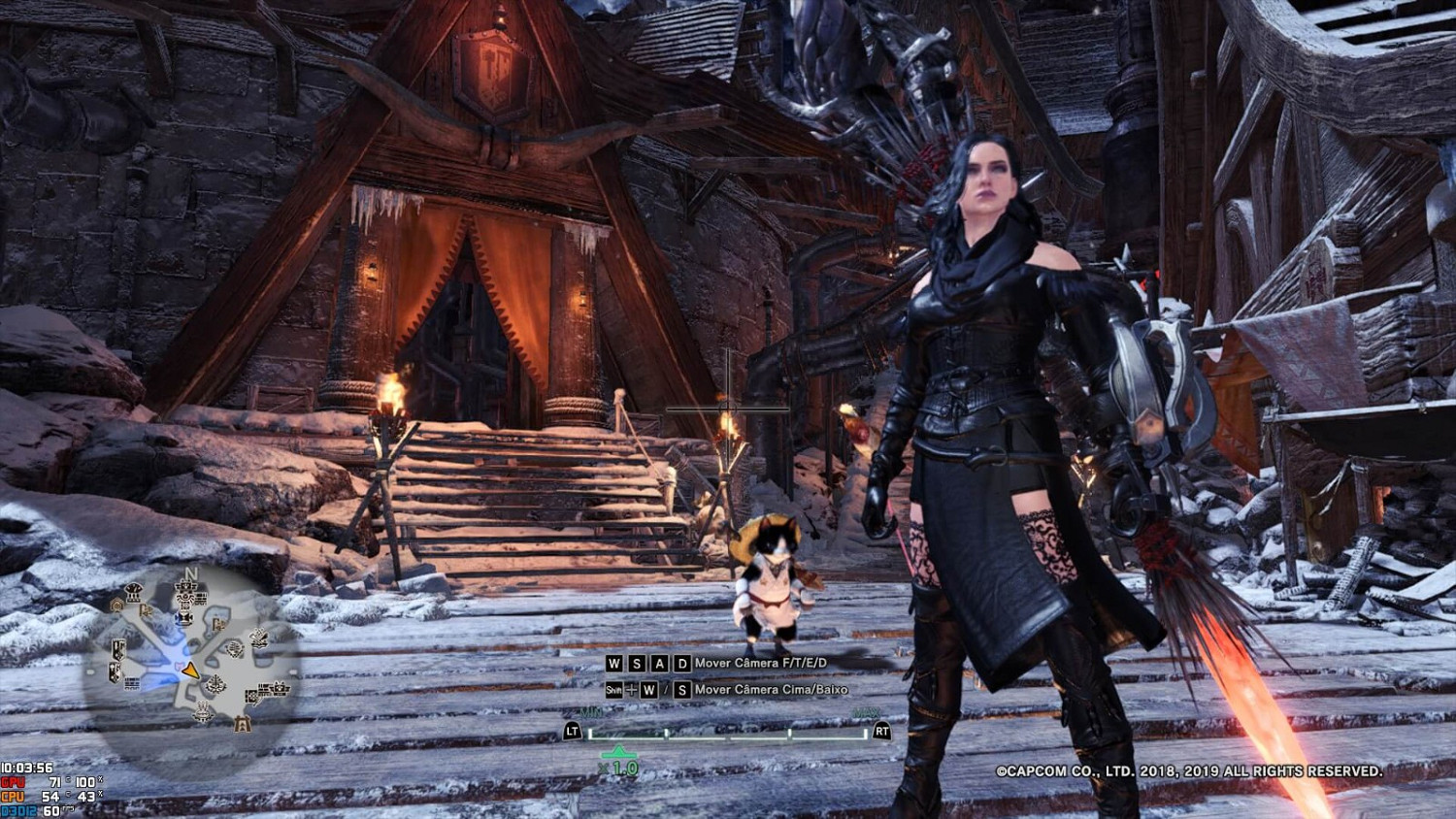This screenshot has height=819, width=1456.
Task: Click the yellow player arrow on the minimap
Action: tap(191, 670)
